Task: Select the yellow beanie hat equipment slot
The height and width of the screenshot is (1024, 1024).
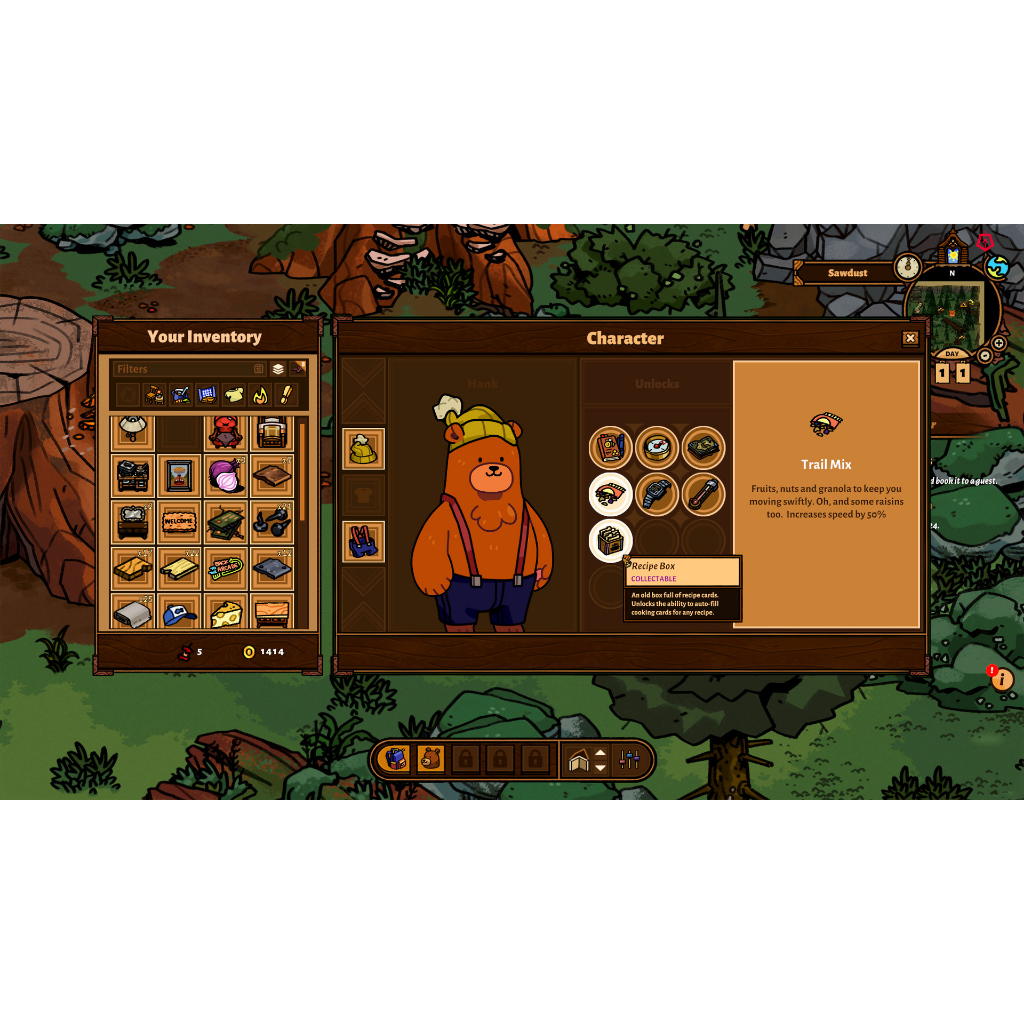Action: (x=363, y=450)
